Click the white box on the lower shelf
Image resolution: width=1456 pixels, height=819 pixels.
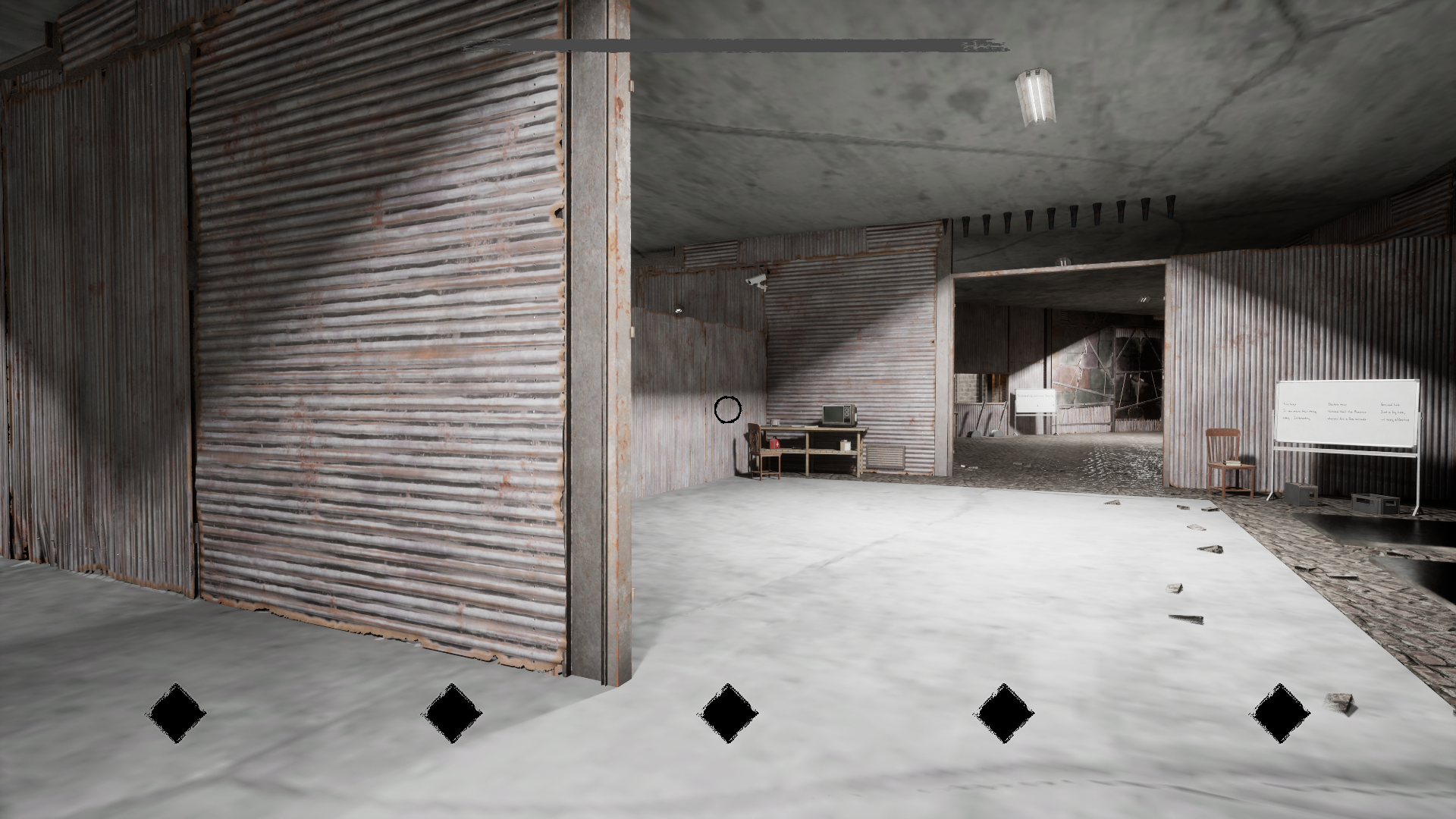pyautogui.click(x=846, y=445)
